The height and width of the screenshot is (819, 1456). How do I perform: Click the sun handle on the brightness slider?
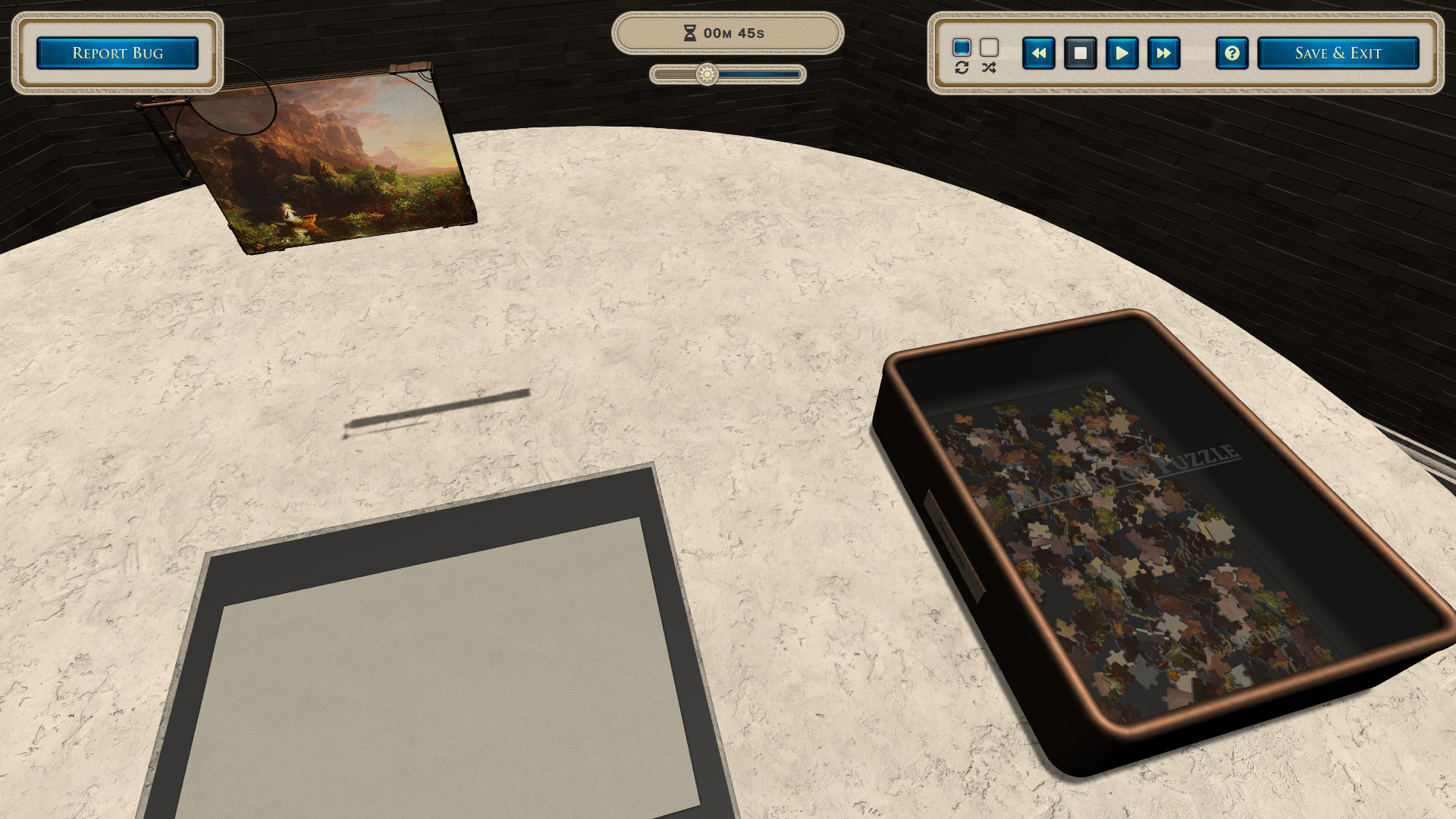(x=707, y=74)
